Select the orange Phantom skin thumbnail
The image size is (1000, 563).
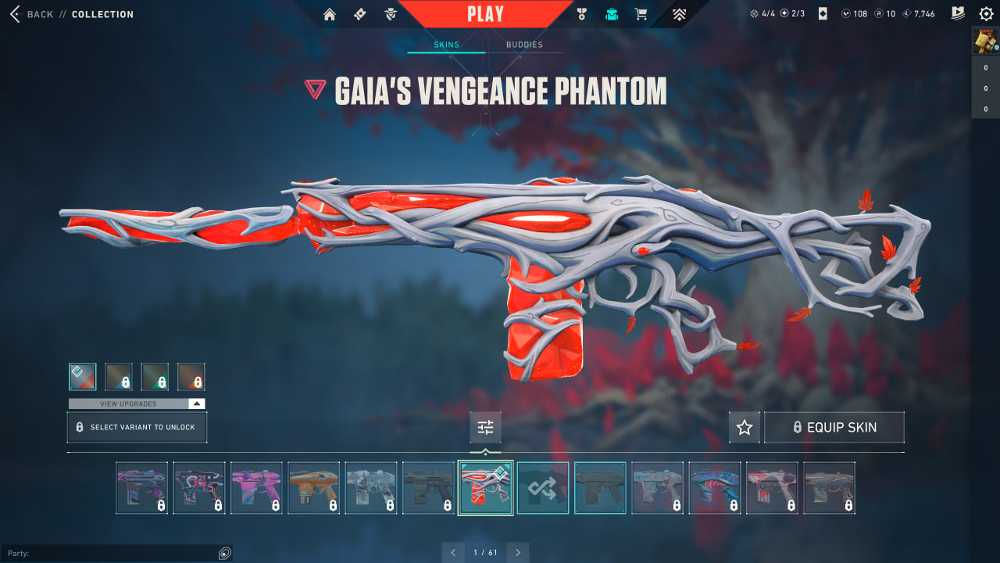coord(313,487)
